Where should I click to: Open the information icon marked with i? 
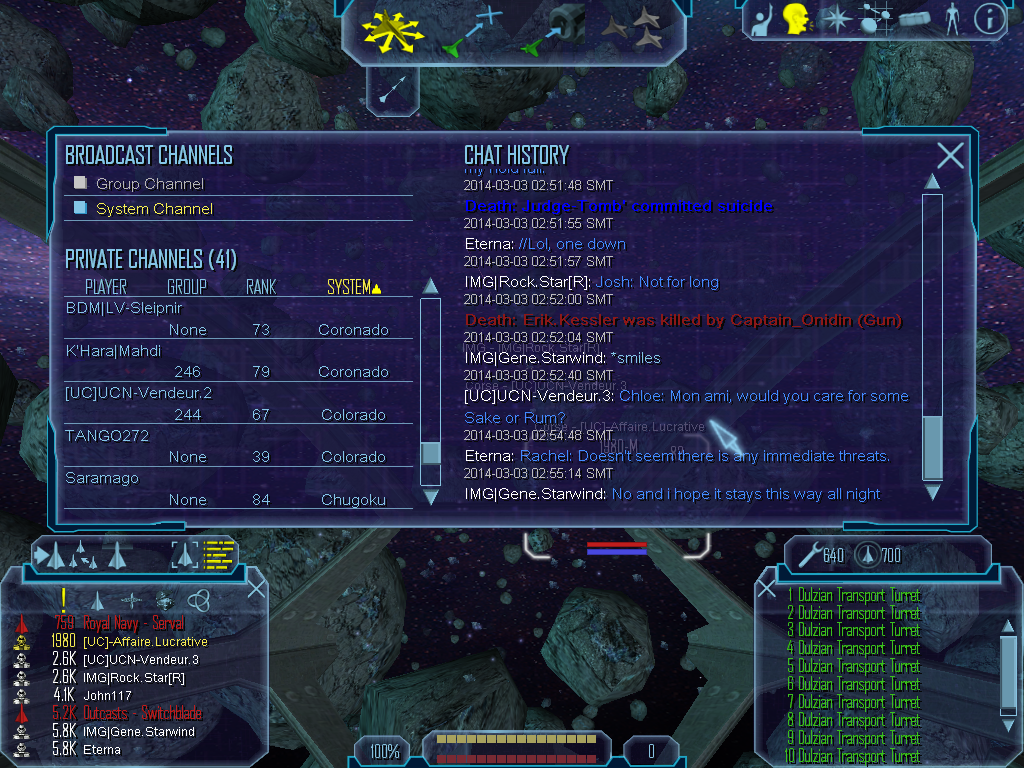[x=989, y=19]
